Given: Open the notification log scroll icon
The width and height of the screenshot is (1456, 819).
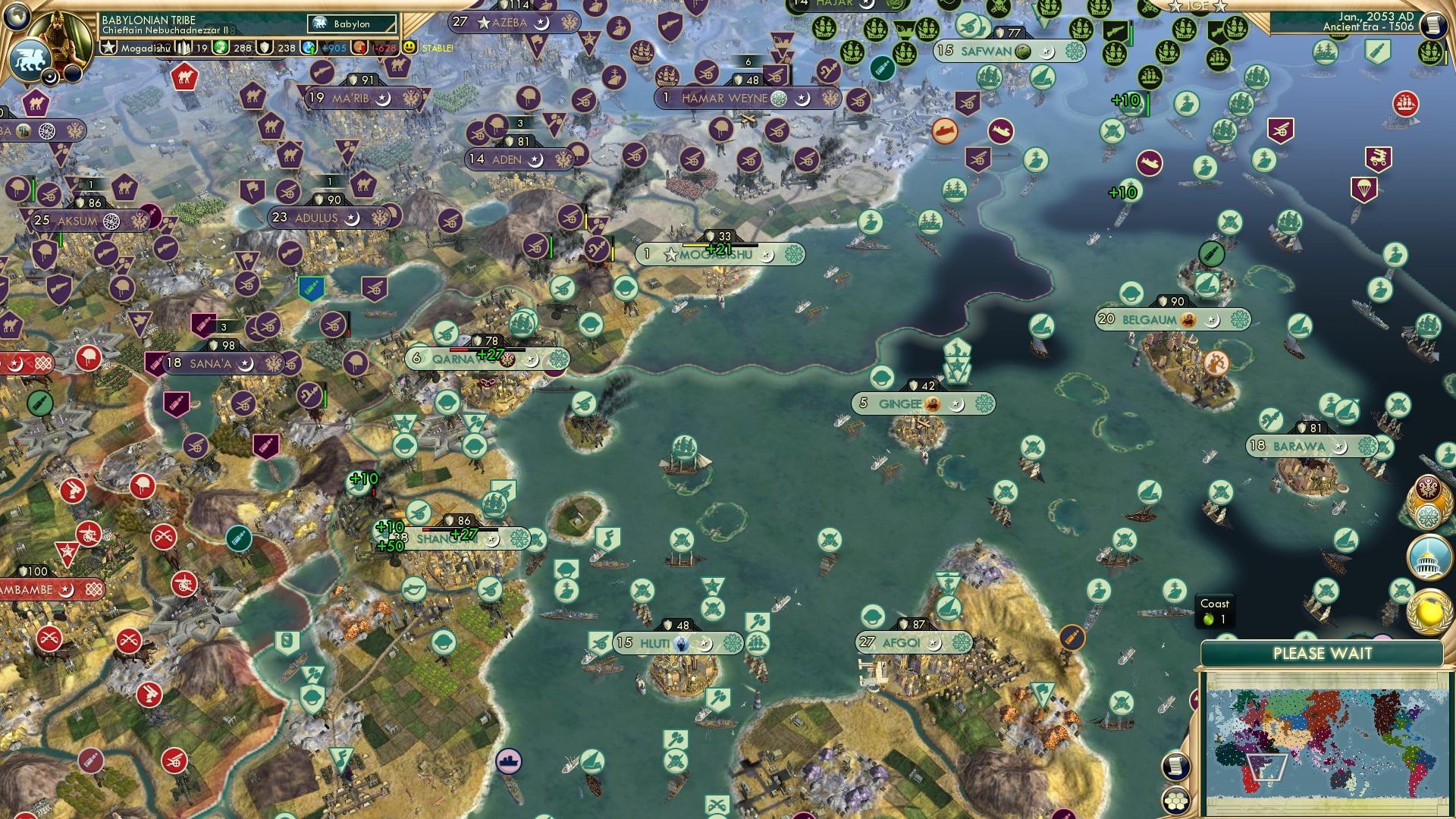Looking at the screenshot, I should [x=1176, y=767].
